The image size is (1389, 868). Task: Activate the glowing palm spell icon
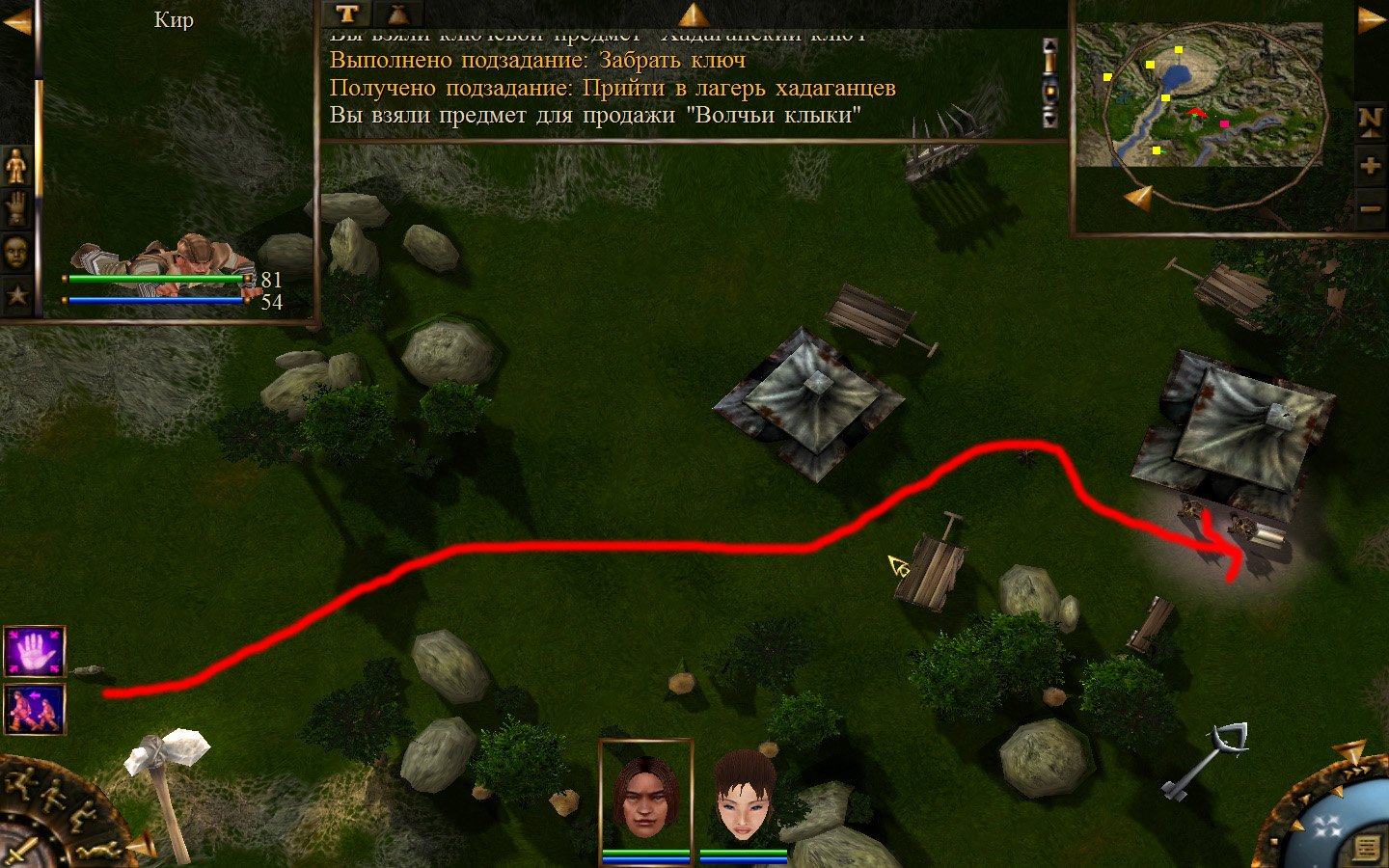pos(35,651)
